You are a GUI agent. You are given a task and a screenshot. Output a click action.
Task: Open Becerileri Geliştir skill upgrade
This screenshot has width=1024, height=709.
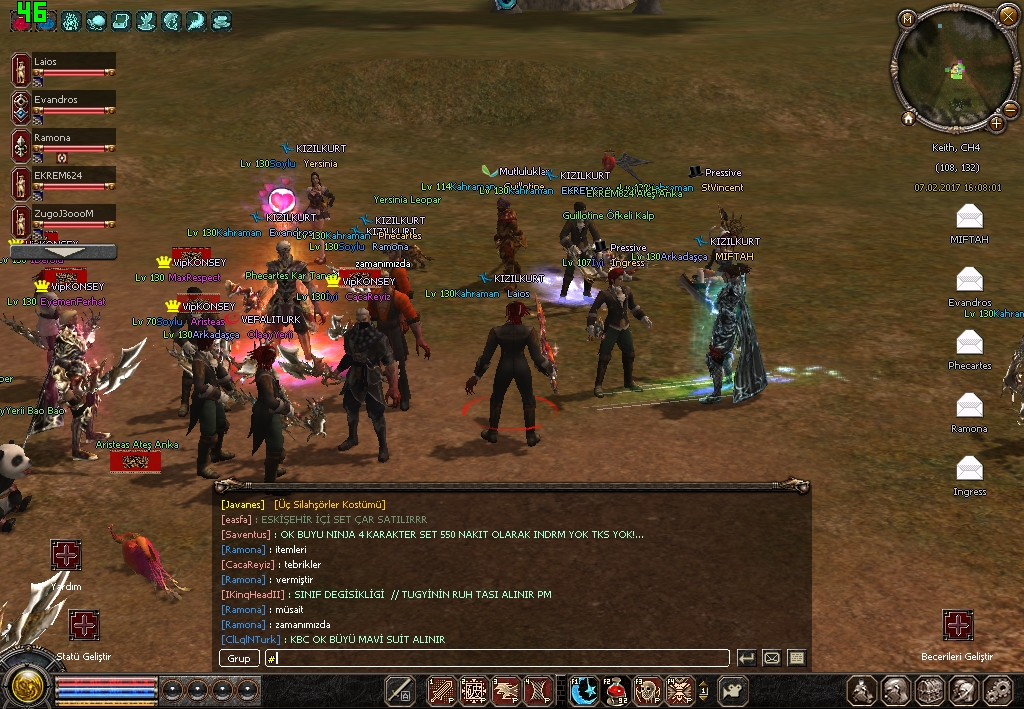958,625
